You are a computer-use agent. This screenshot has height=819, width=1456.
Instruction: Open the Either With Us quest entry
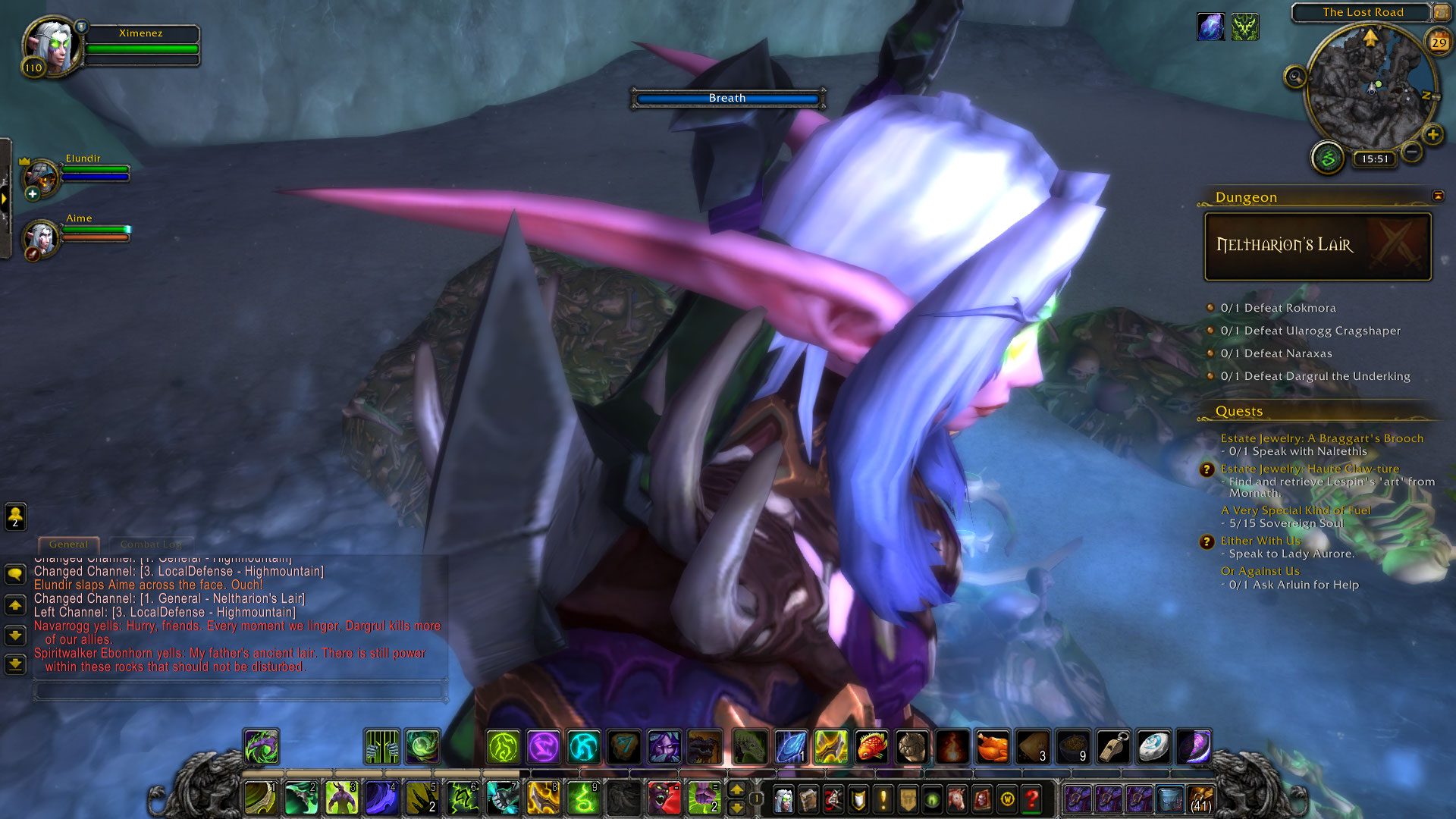coord(1260,541)
